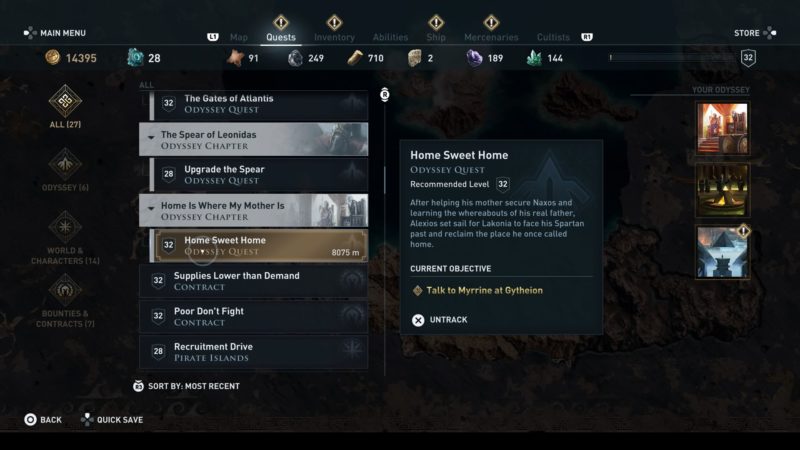The image size is (800, 450).
Task: Open the Recruitment Drive quest
Action: [253, 352]
